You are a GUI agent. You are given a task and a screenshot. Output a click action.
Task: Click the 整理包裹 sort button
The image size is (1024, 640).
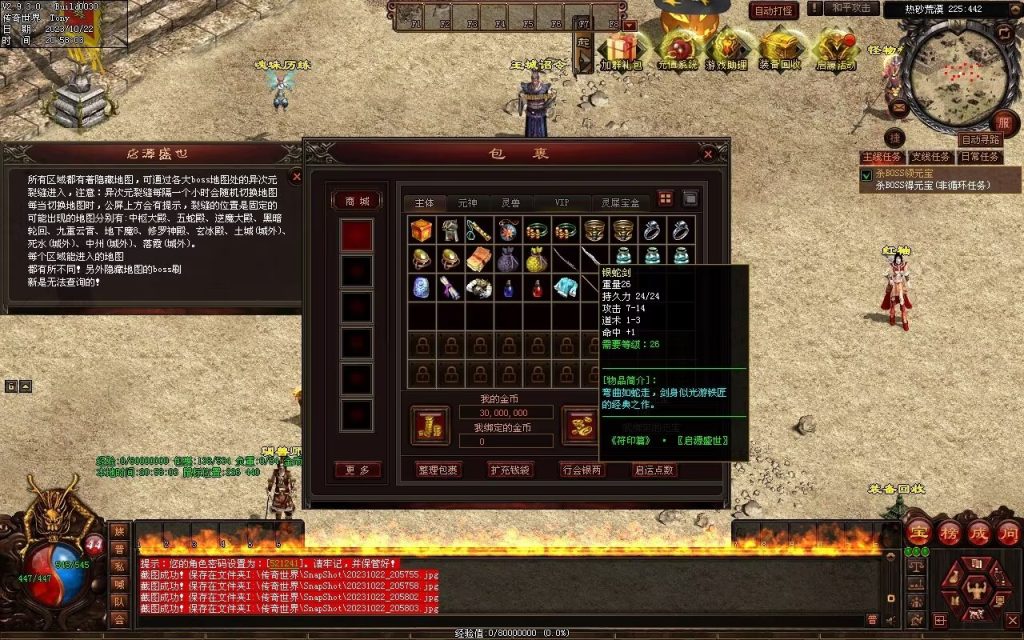click(x=438, y=470)
